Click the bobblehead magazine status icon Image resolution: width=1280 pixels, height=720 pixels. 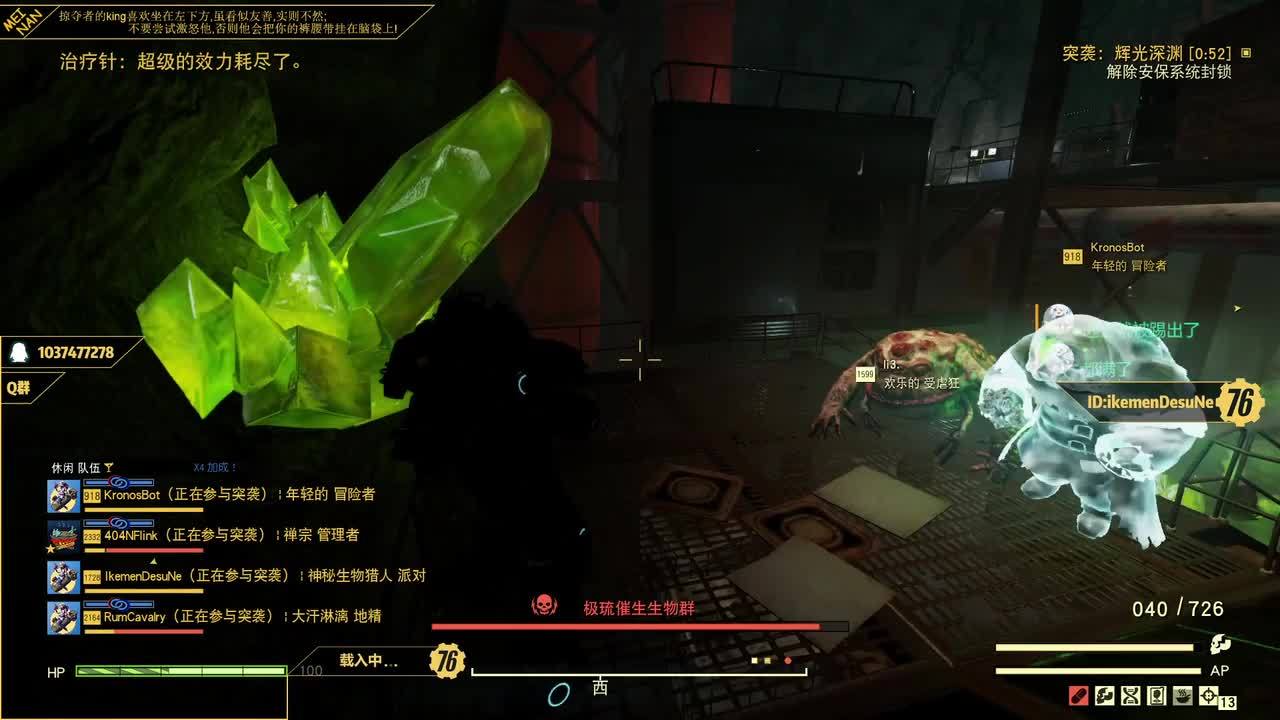(1156, 695)
